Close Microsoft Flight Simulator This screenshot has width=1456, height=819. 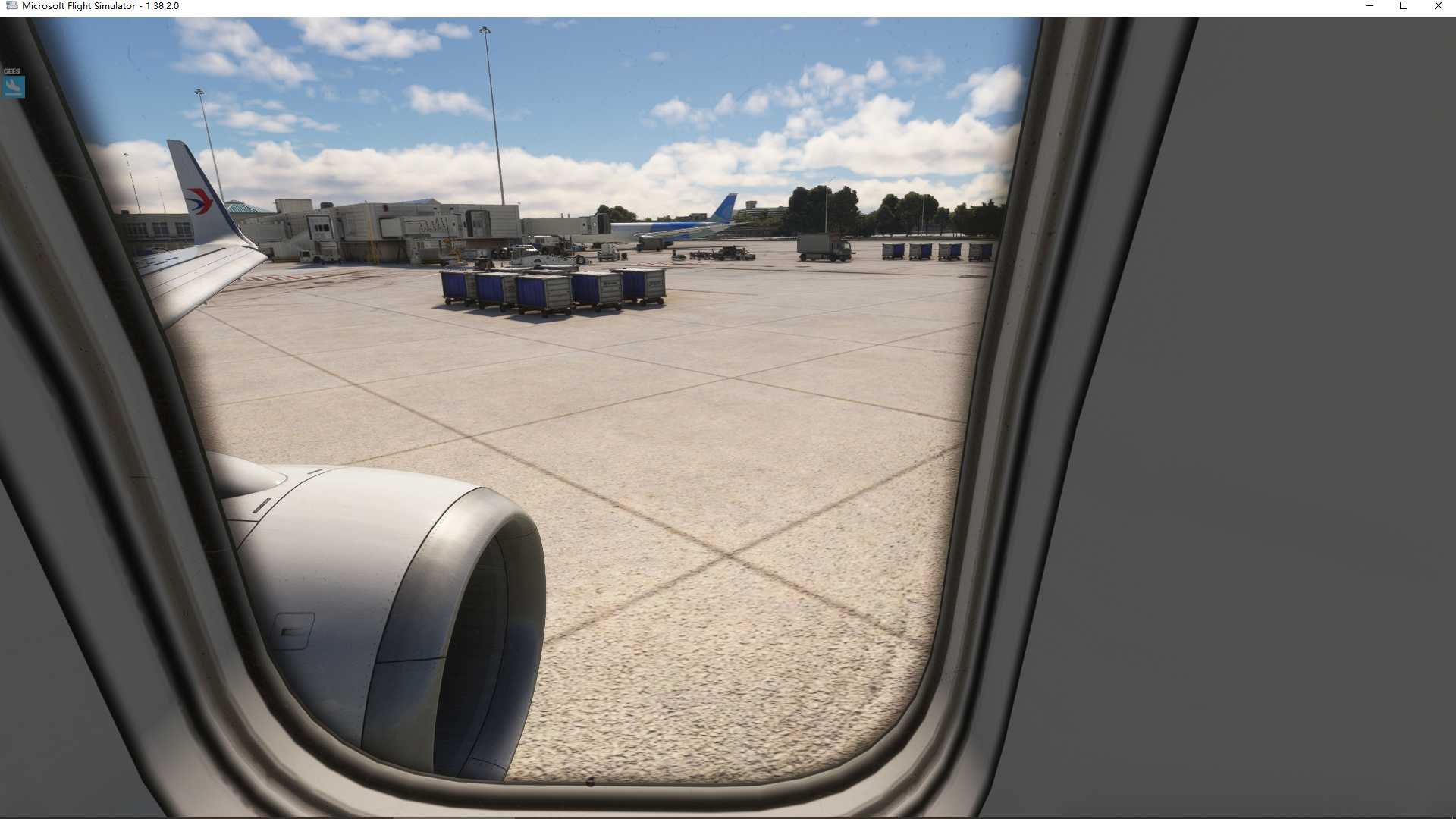pyautogui.click(x=1438, y=6)
